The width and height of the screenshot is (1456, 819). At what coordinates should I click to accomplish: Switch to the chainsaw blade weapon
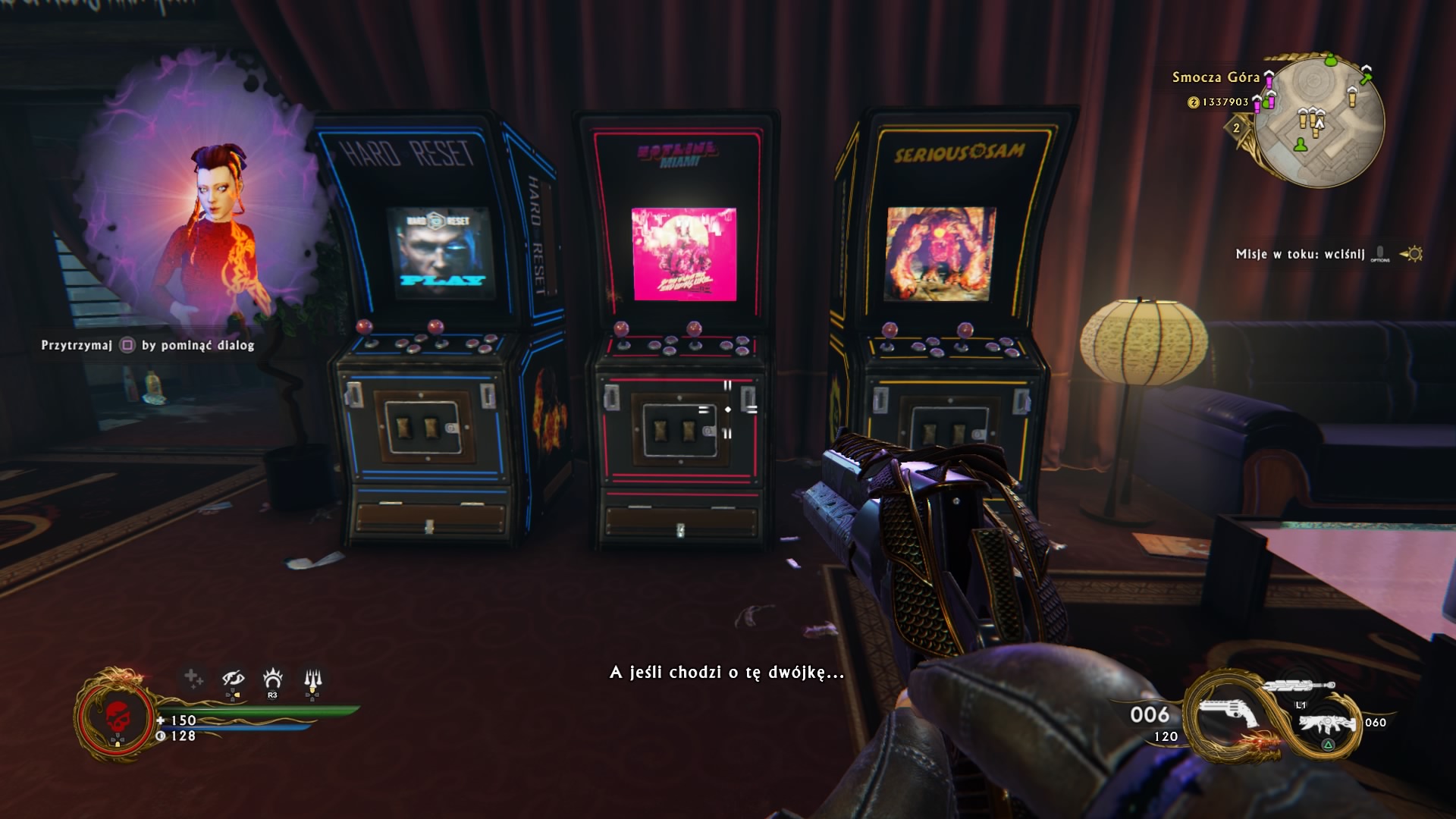[x=1299, y=686]
